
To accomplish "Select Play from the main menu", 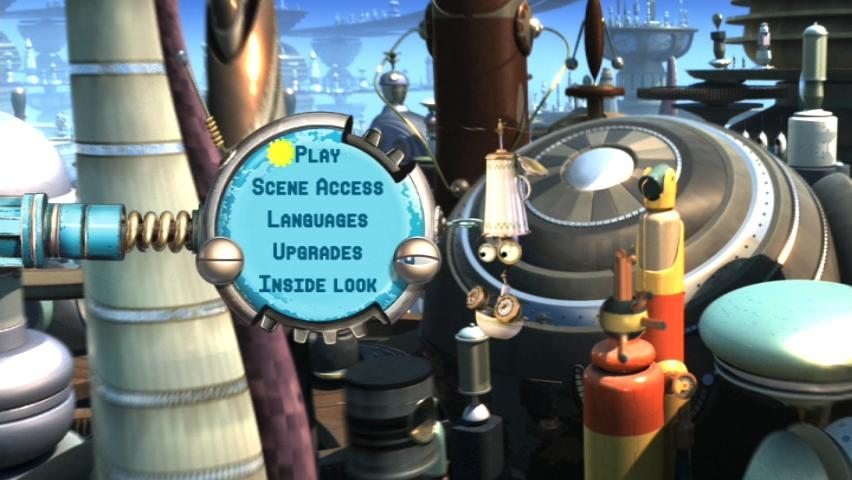I will [317, 155].
